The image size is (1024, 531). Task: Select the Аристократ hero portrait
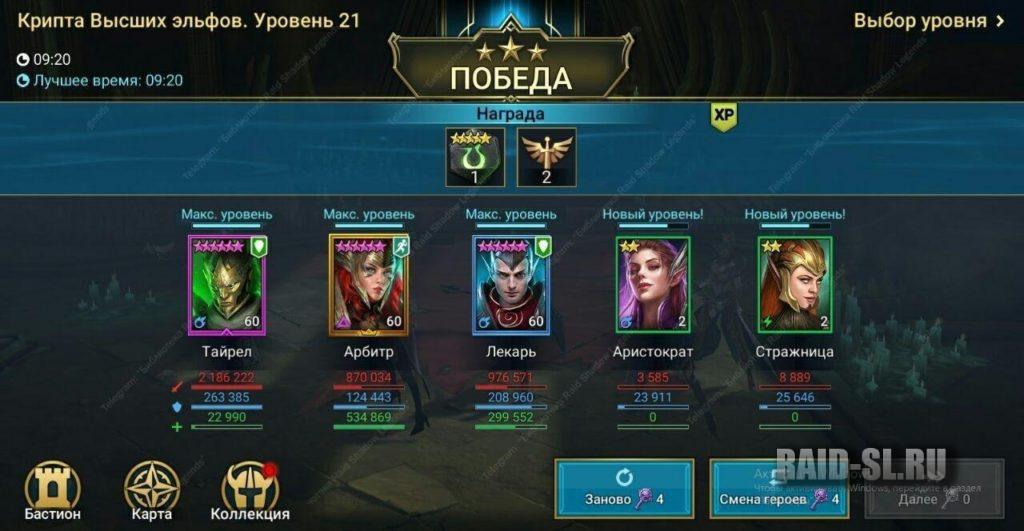(x=653, y=285)
